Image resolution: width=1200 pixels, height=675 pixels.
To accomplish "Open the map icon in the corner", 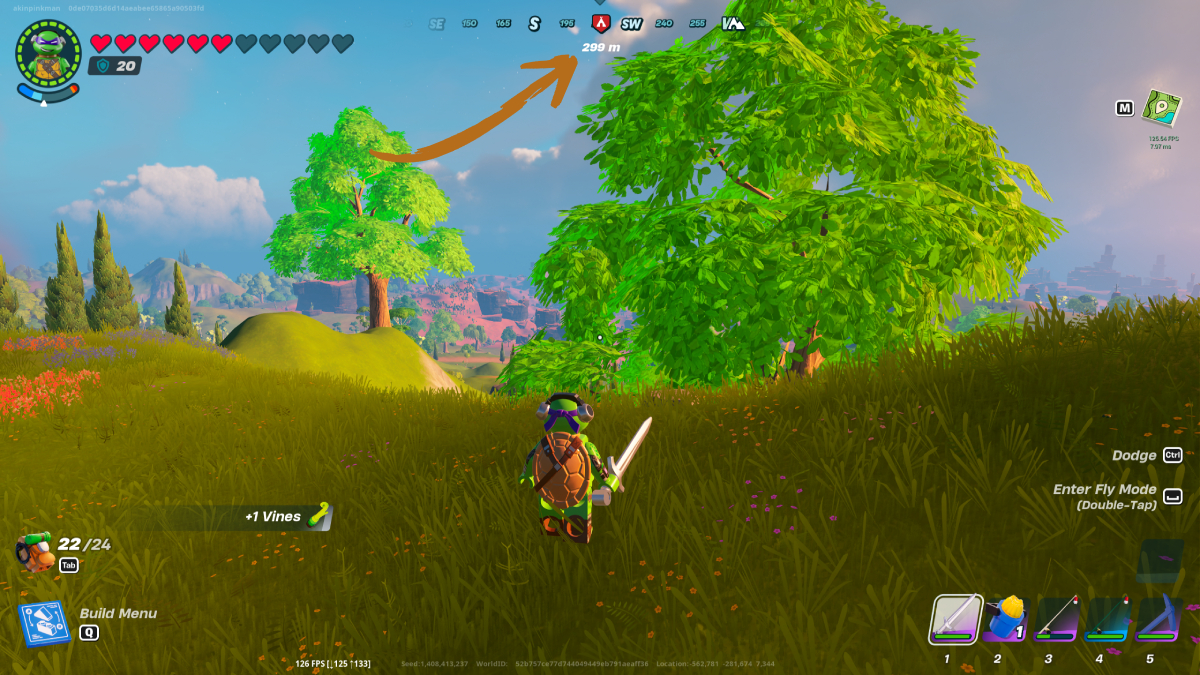I will click(1162, 108).
